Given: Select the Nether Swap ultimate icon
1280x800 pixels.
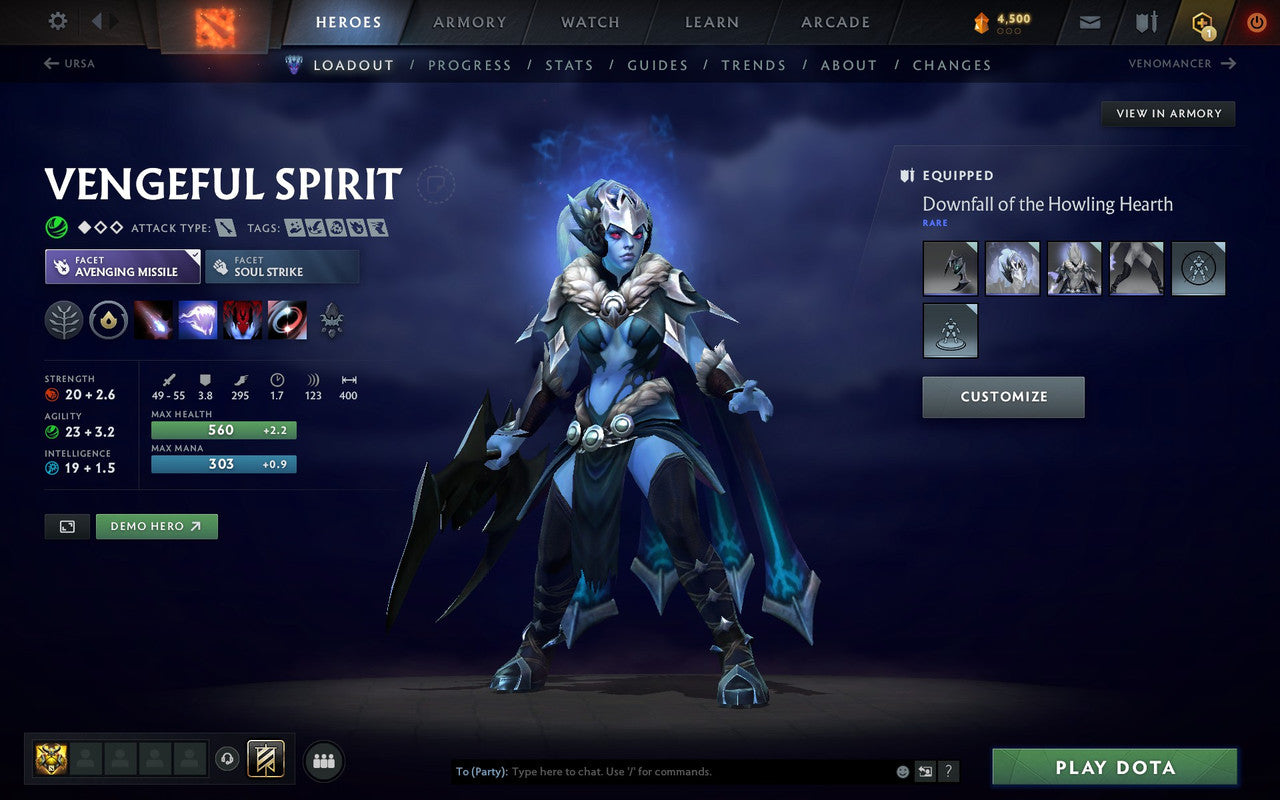Looking at the screenshot, I should [287, 320].
